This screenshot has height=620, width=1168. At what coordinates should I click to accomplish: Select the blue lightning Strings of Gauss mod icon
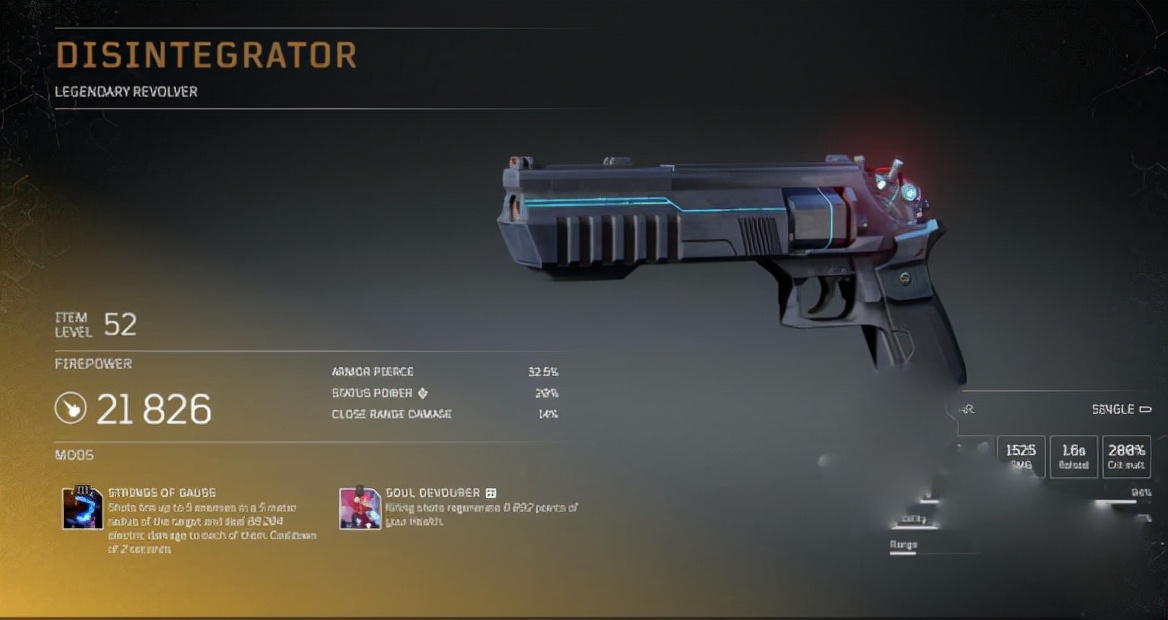pos(83,508)
